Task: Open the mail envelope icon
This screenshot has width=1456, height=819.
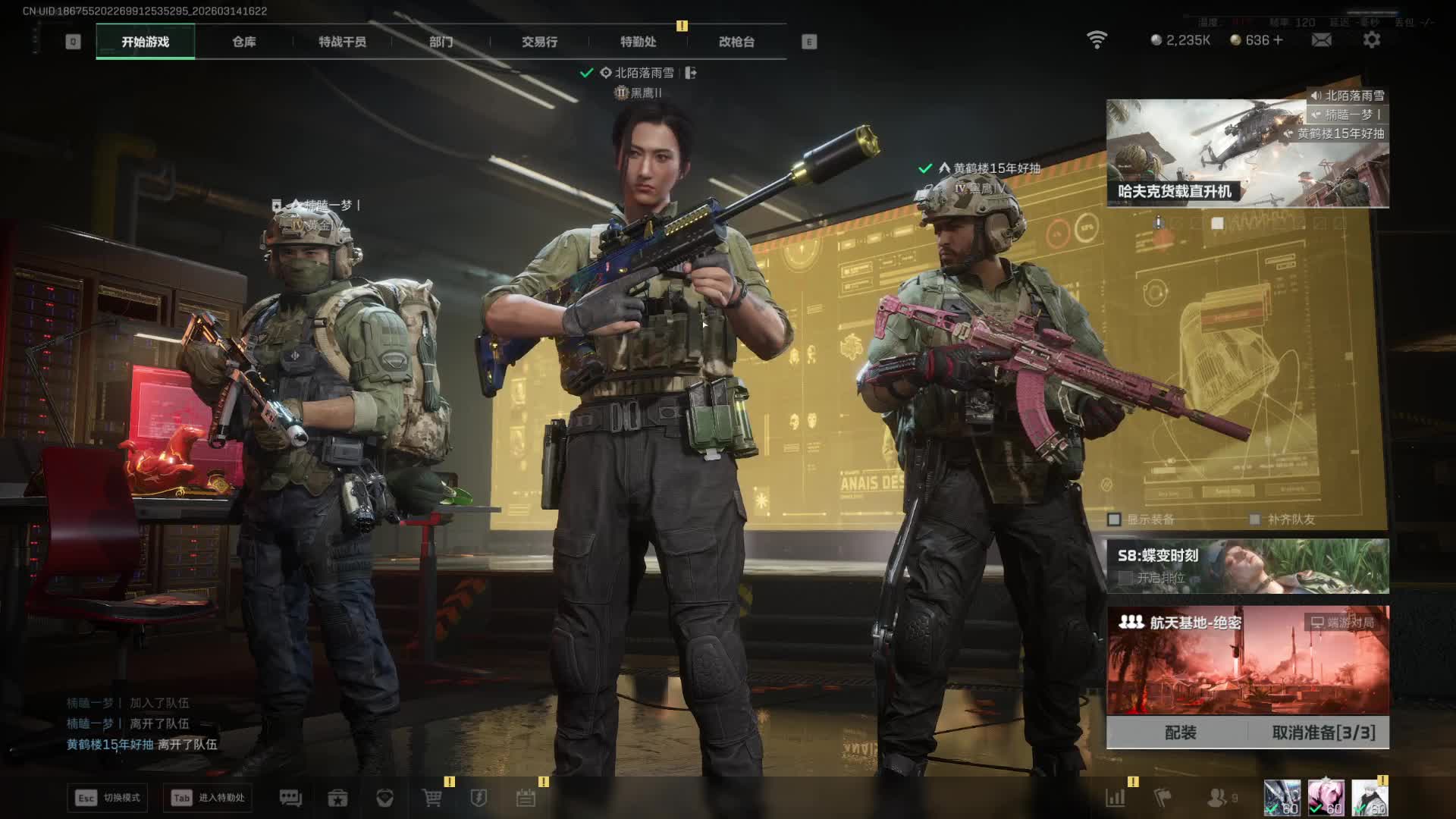Action: pos(1321,40)
